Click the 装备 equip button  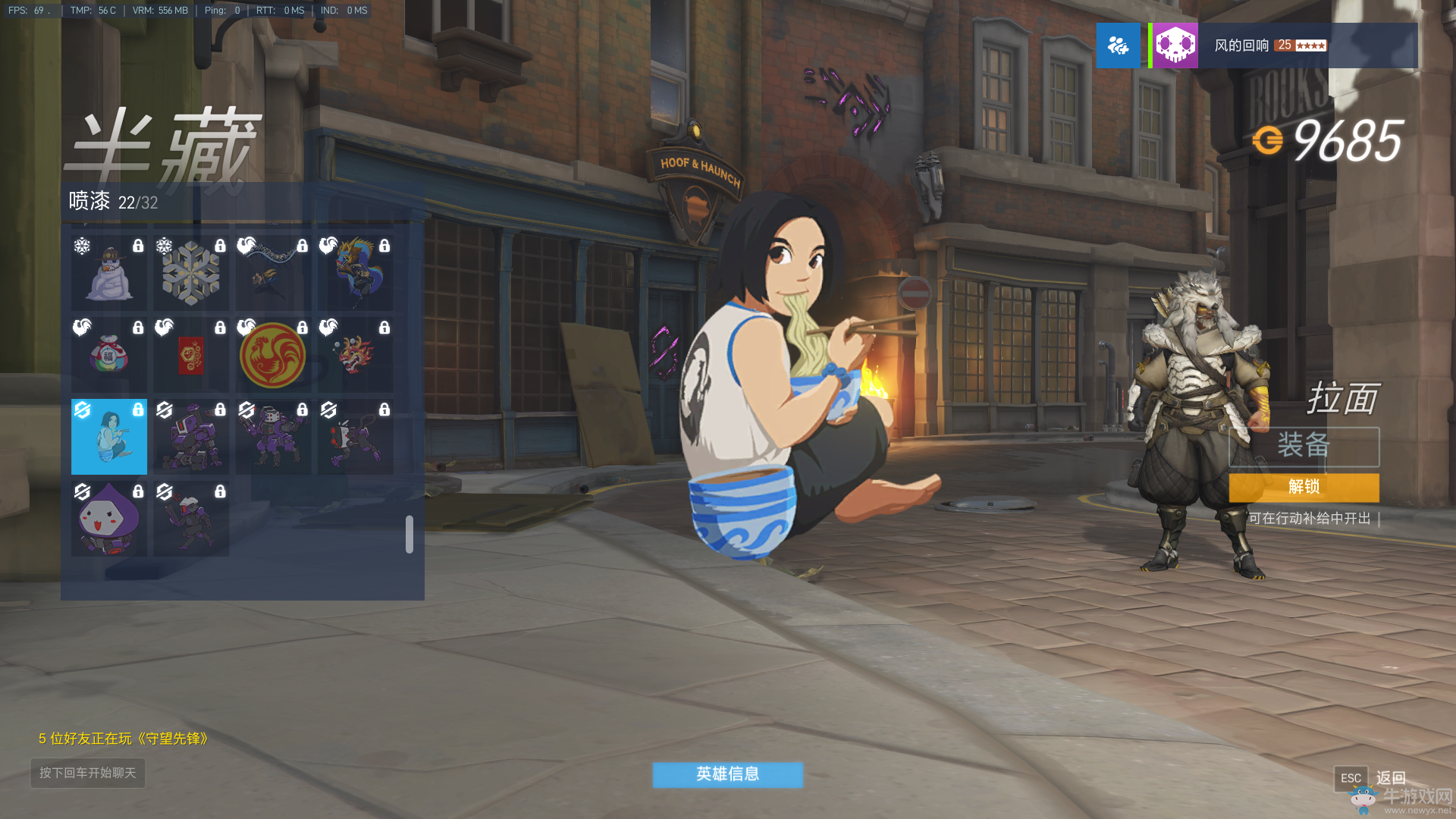point(1304,446)
